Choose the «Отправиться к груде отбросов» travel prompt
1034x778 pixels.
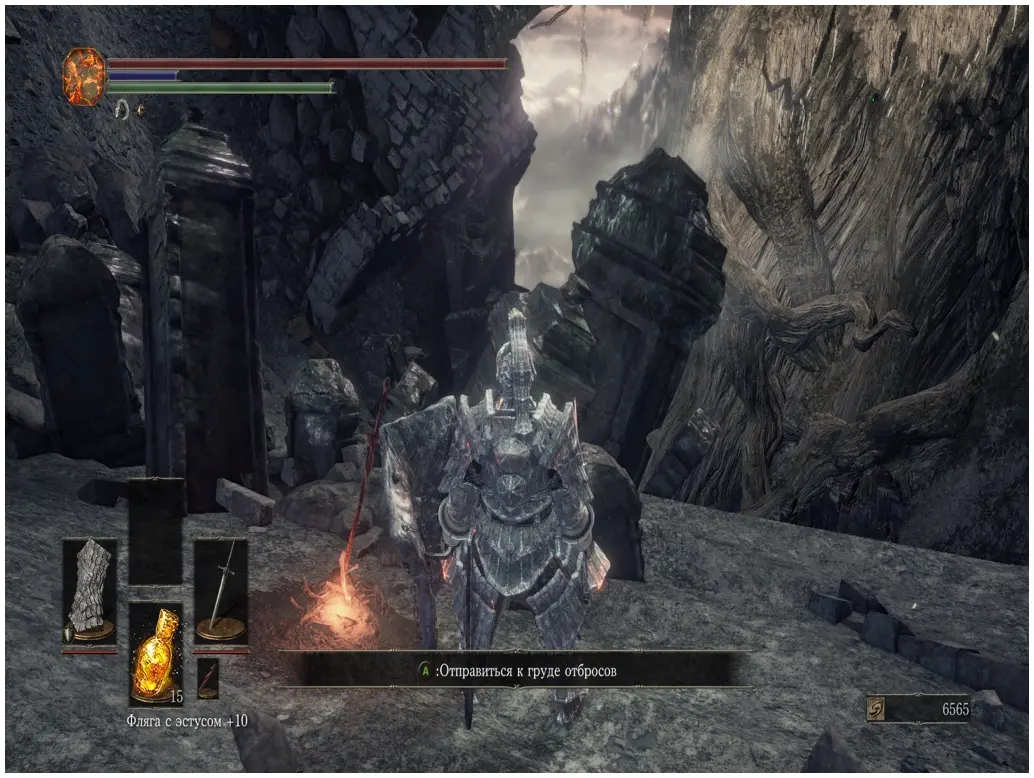click(x=516, y=671)
